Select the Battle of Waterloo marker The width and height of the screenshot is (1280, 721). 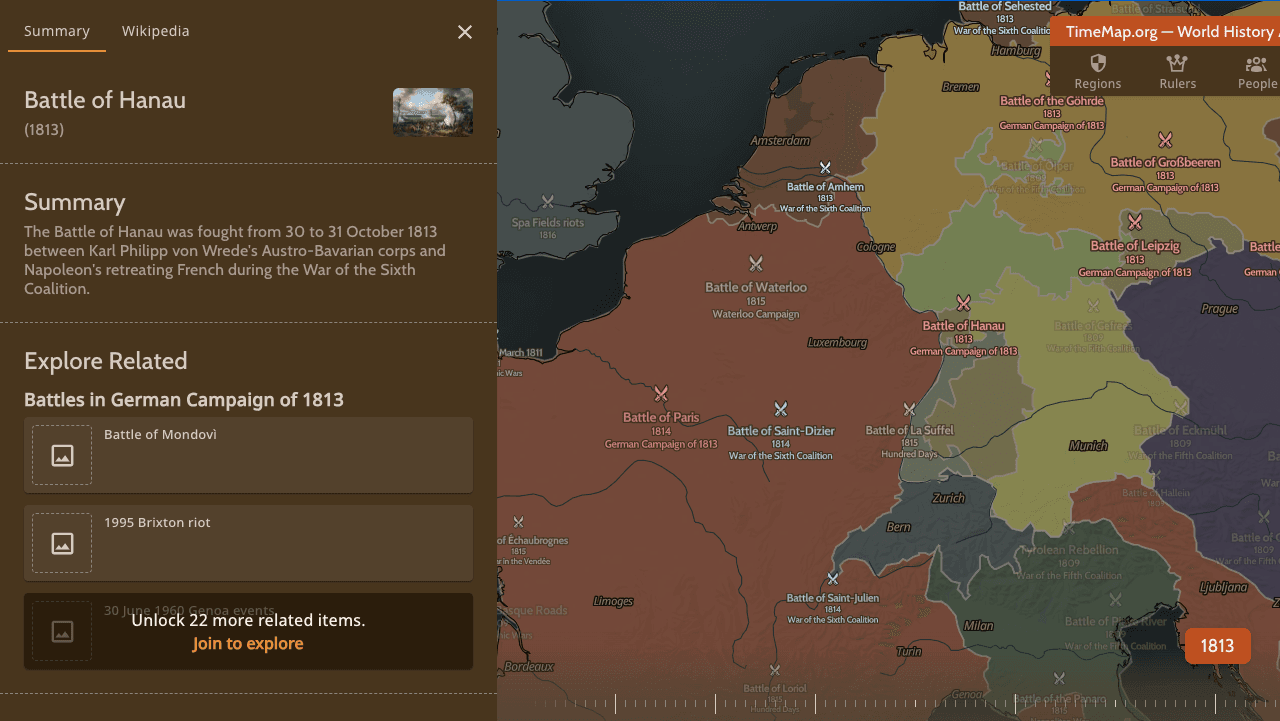coord(755,264)
